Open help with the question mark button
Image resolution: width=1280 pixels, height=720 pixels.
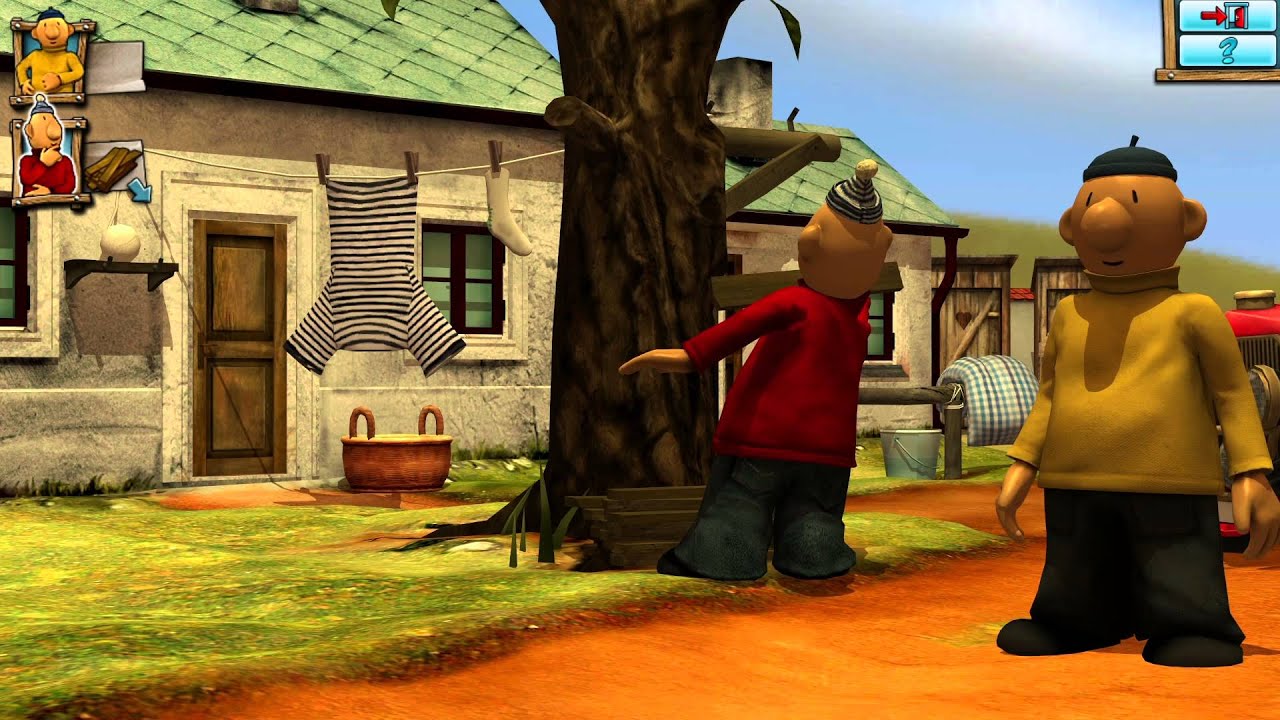(x=1226, y=50)
